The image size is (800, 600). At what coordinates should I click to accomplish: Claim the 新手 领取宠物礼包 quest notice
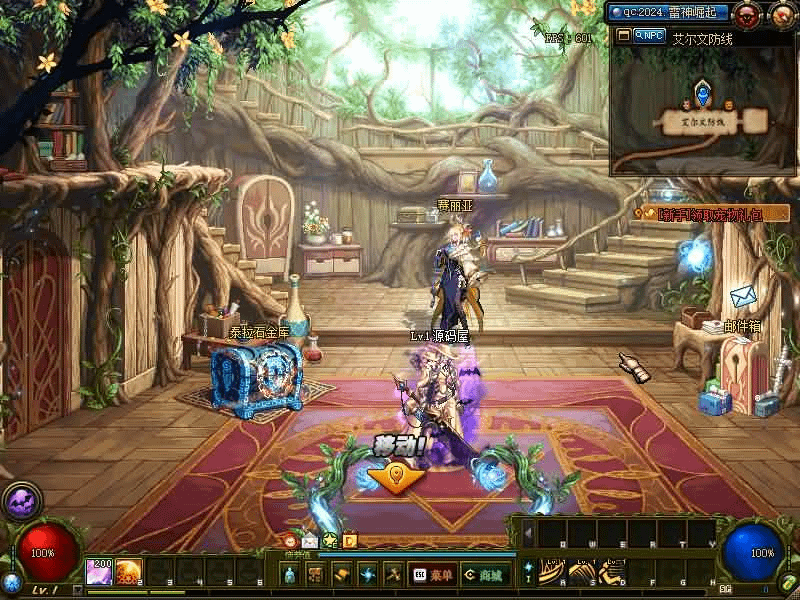(x=710, y=213)
